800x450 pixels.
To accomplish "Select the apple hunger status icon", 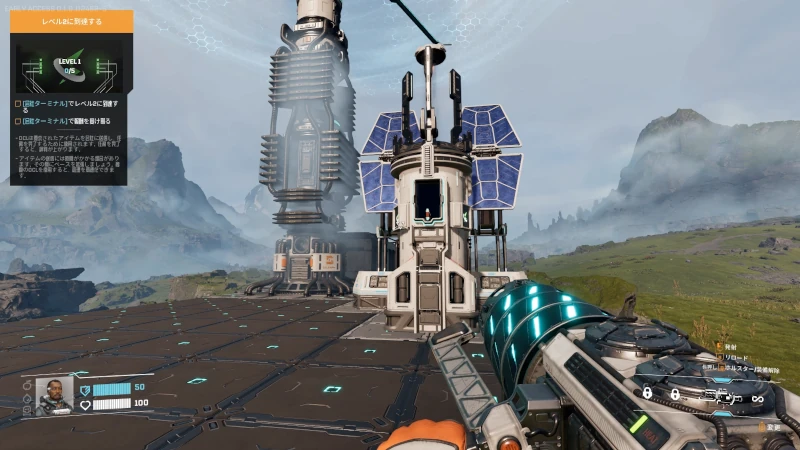I will click(26, 384).
